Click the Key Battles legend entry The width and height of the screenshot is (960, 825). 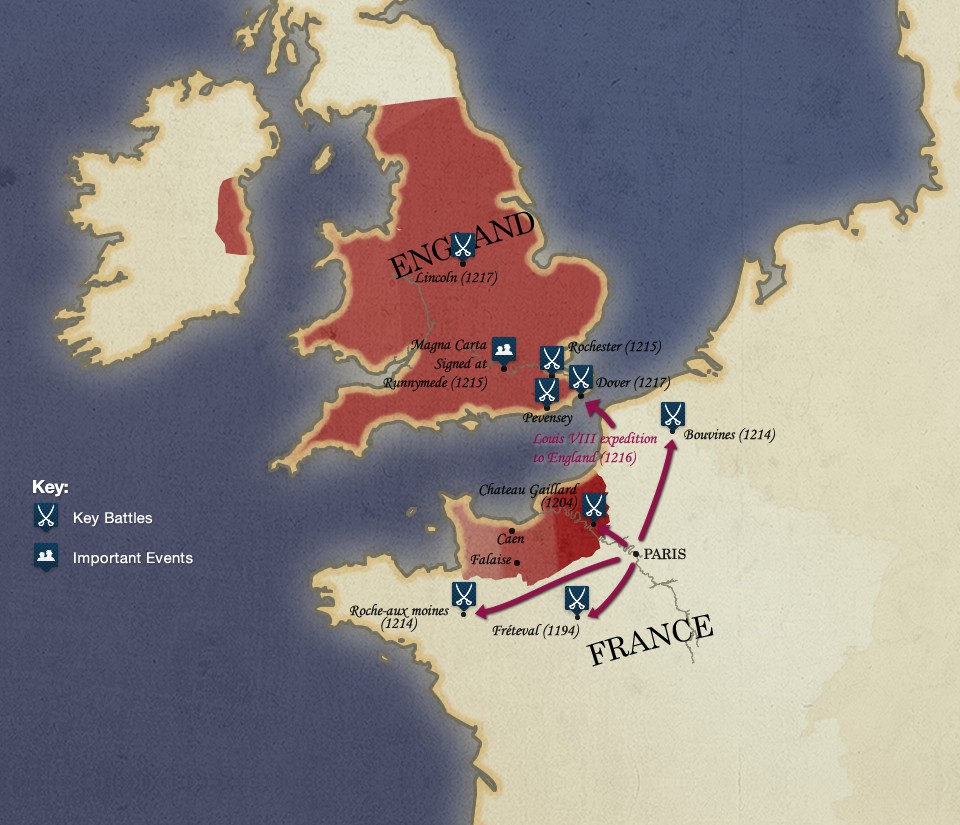(x=112, y=518)
